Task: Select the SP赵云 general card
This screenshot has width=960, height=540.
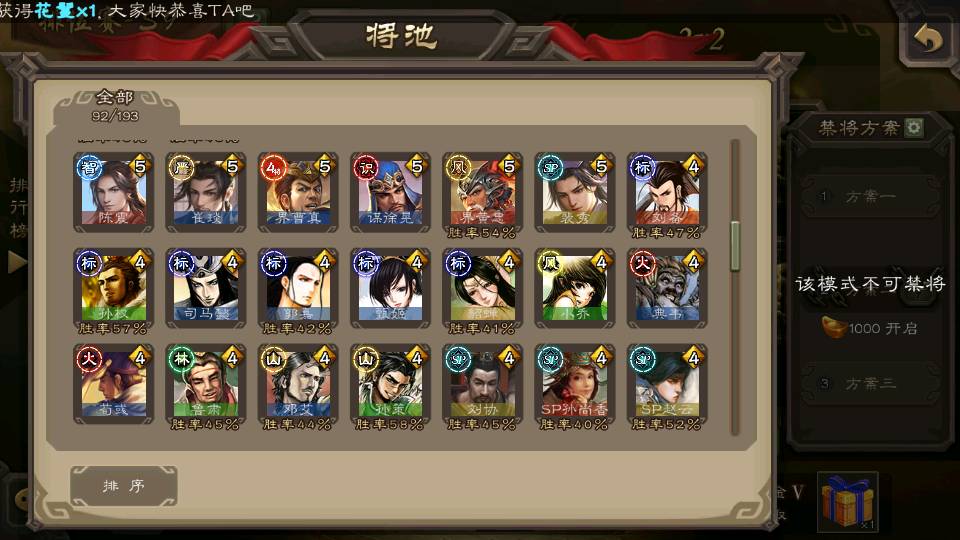Action: pos(666,383)
